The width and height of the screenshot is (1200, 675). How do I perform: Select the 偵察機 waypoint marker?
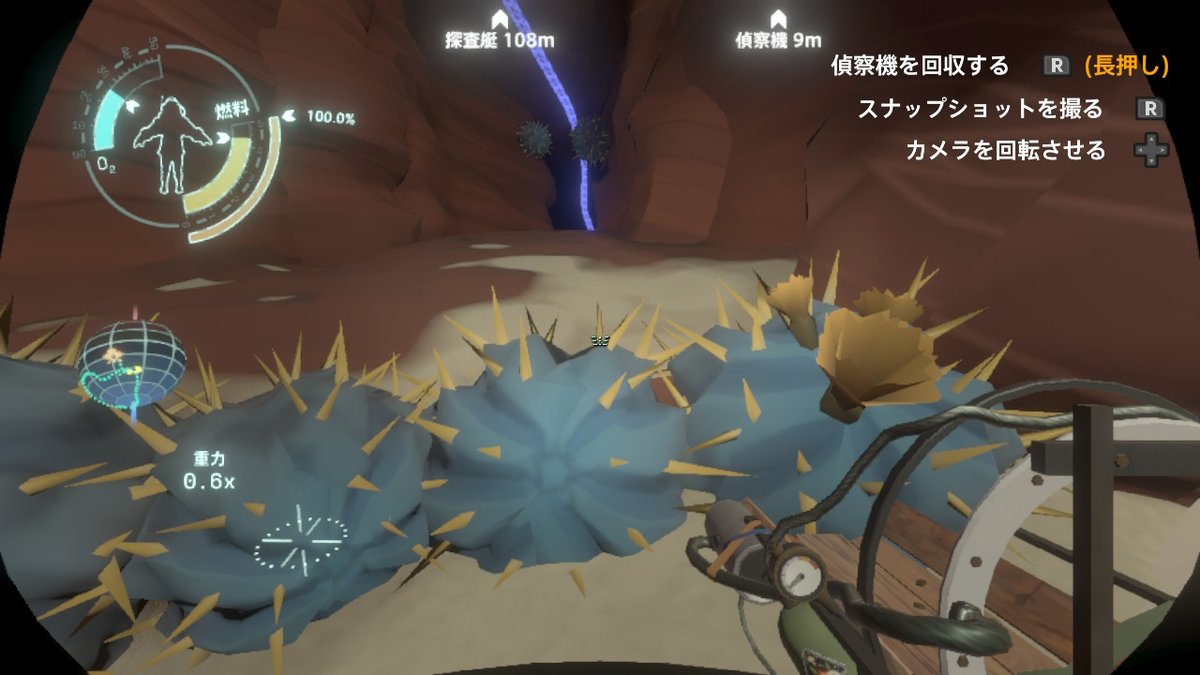tap(777, 20)
